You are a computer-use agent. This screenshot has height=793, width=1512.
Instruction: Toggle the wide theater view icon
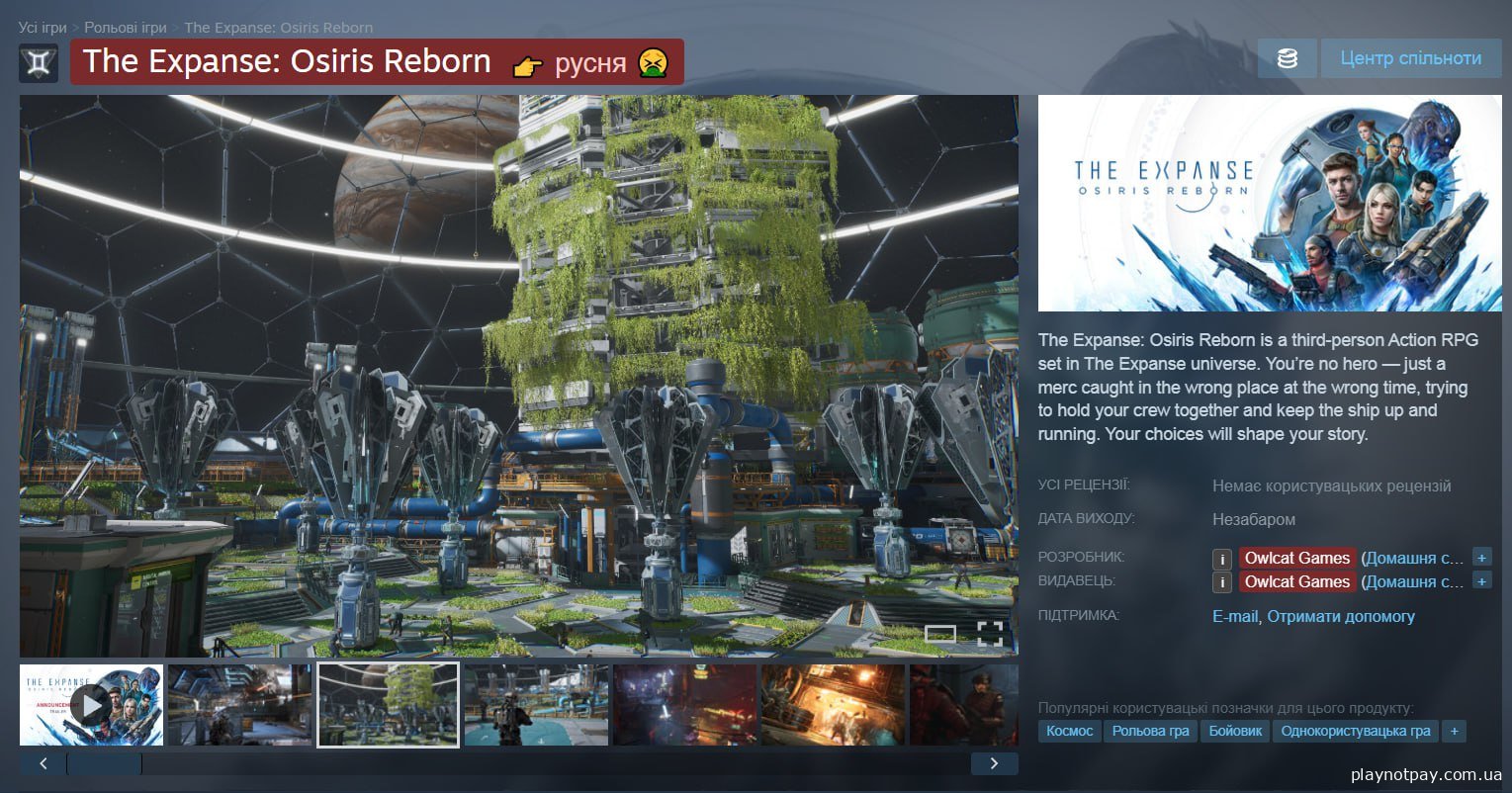click(x=940, y=634)
